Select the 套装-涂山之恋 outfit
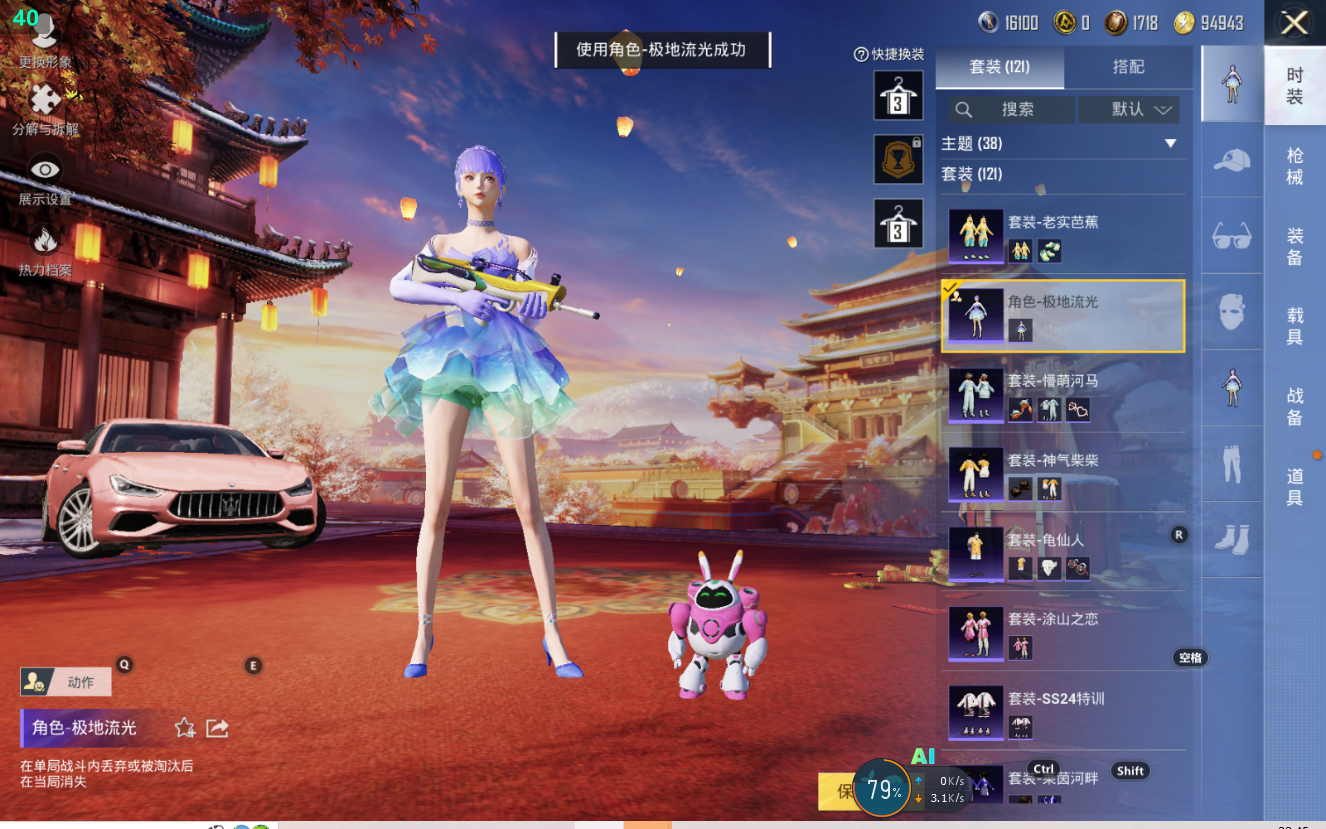The width and height of the screenshot is (1326, 829). tap(1064, 632)
